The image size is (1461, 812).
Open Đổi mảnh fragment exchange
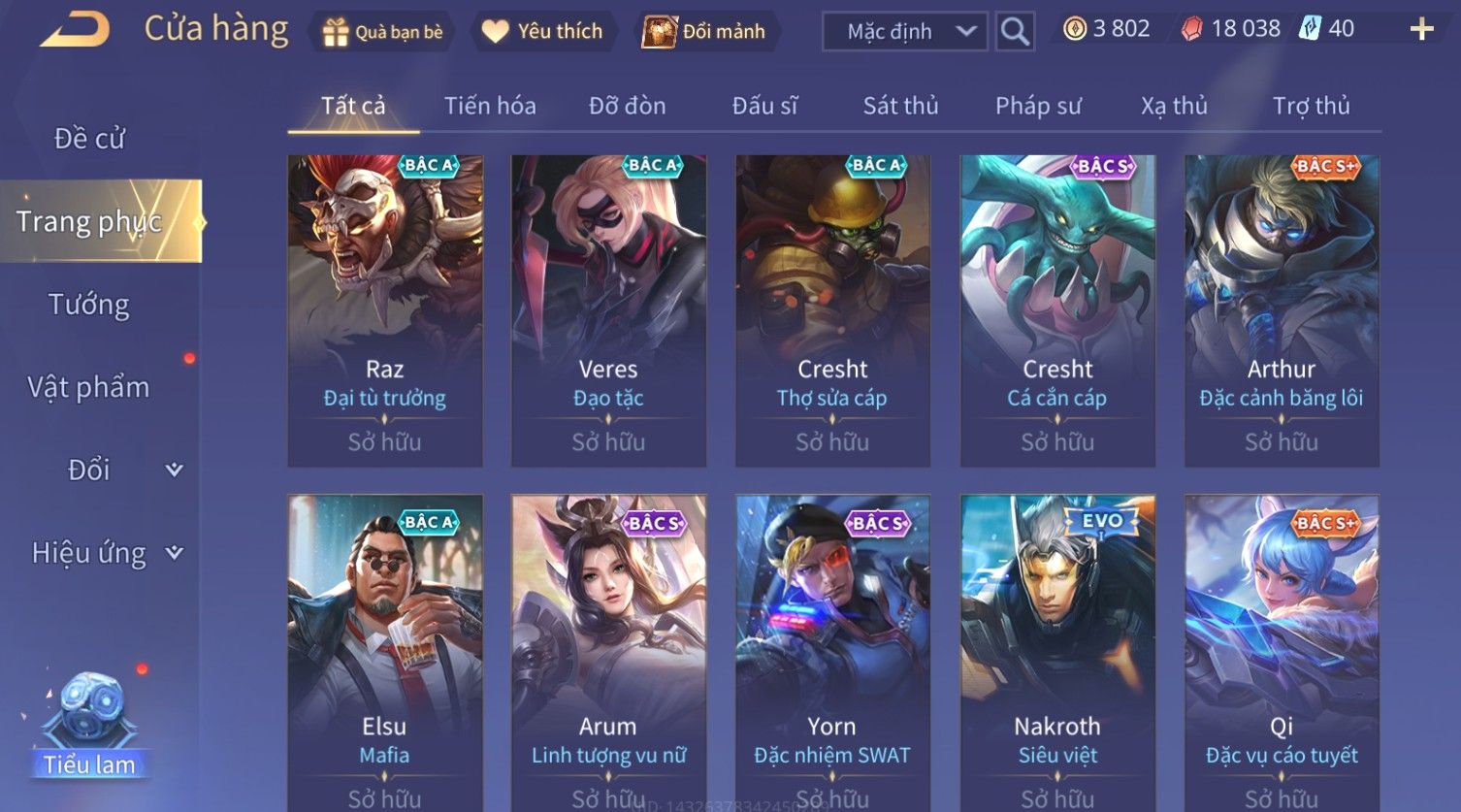pyautogui.click(x=706, y=32)
